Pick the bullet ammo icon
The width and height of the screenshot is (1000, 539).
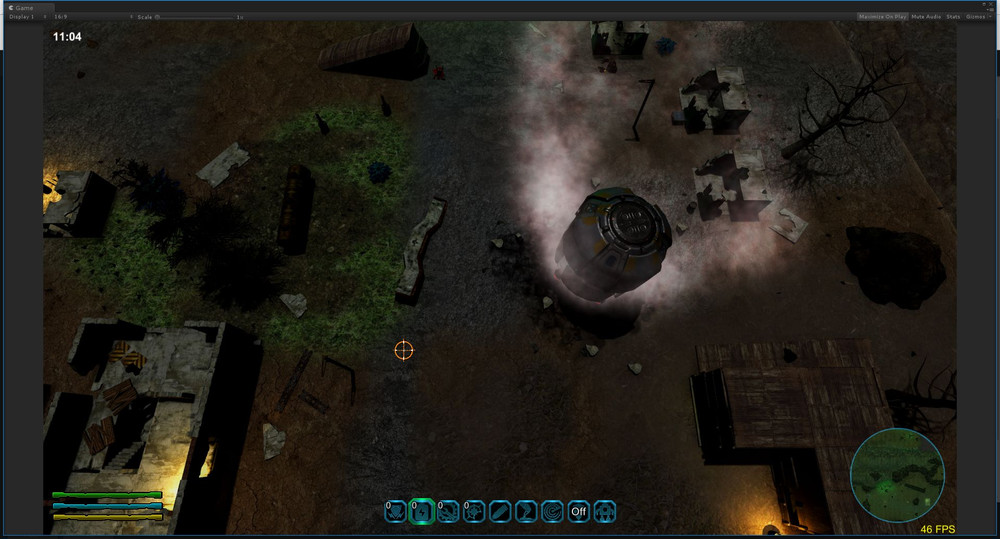(x=500, y=512)
